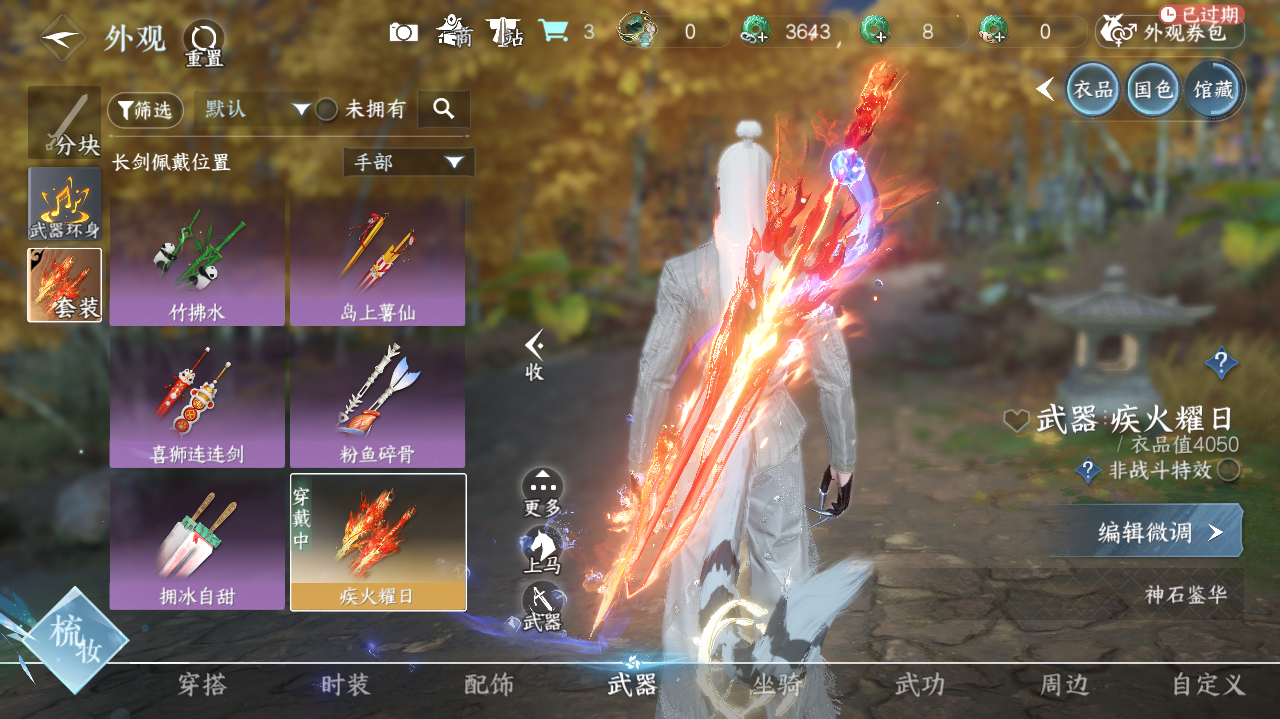The height and width of the screenshot is (719, 1280).
Task: Select the 拥冰自甜 weapon skin
Action: (x=197, y=541)
